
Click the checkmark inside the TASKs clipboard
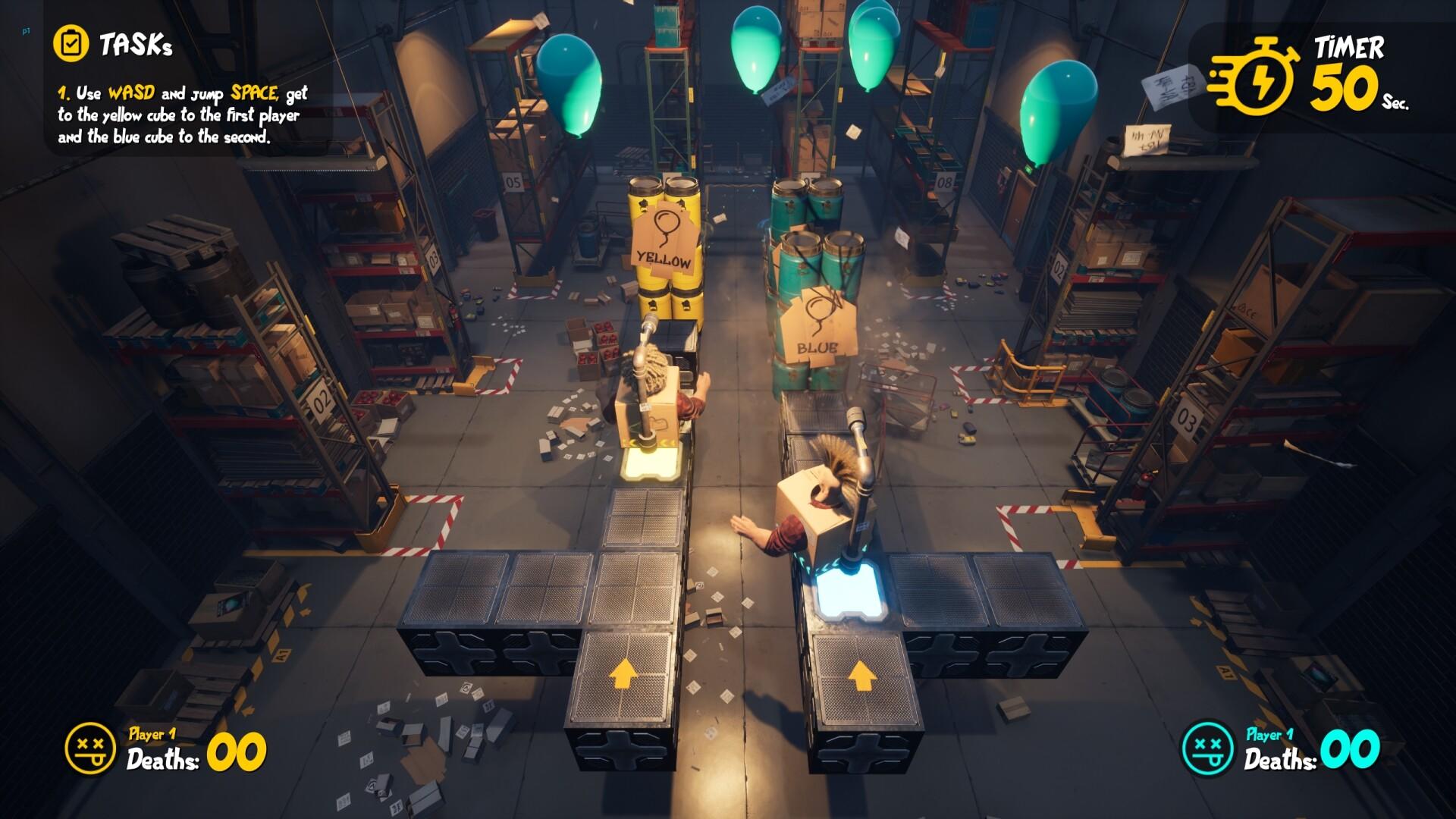[x=72, y=43]
